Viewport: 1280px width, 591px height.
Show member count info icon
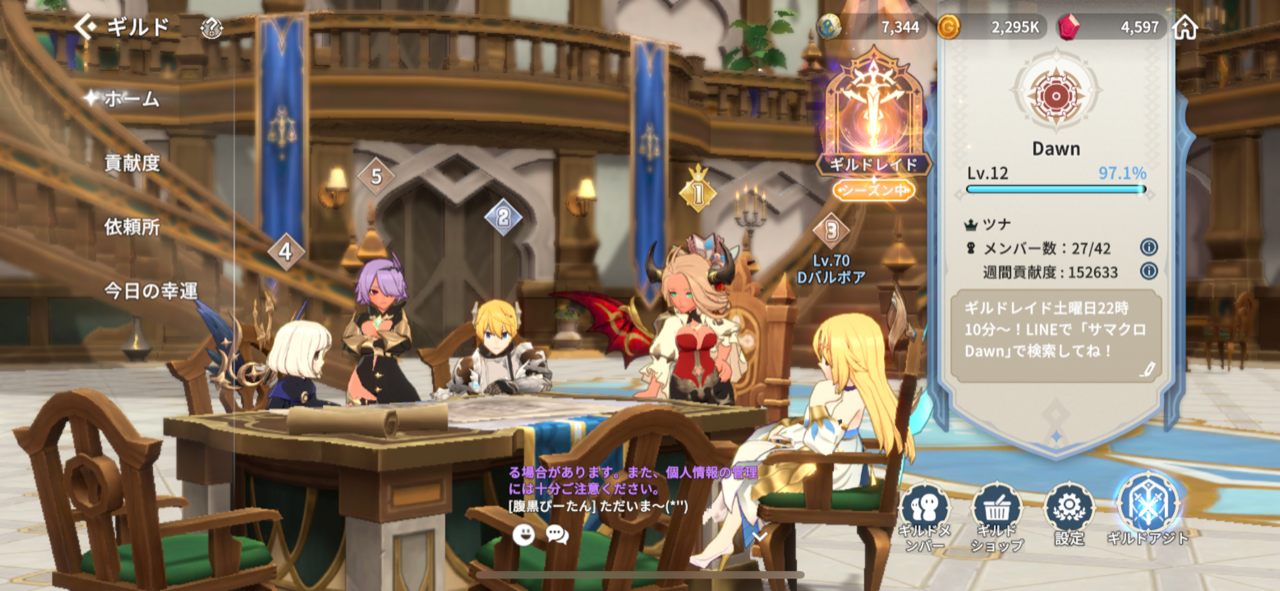pyautogui.click(x=1149, y=247)
